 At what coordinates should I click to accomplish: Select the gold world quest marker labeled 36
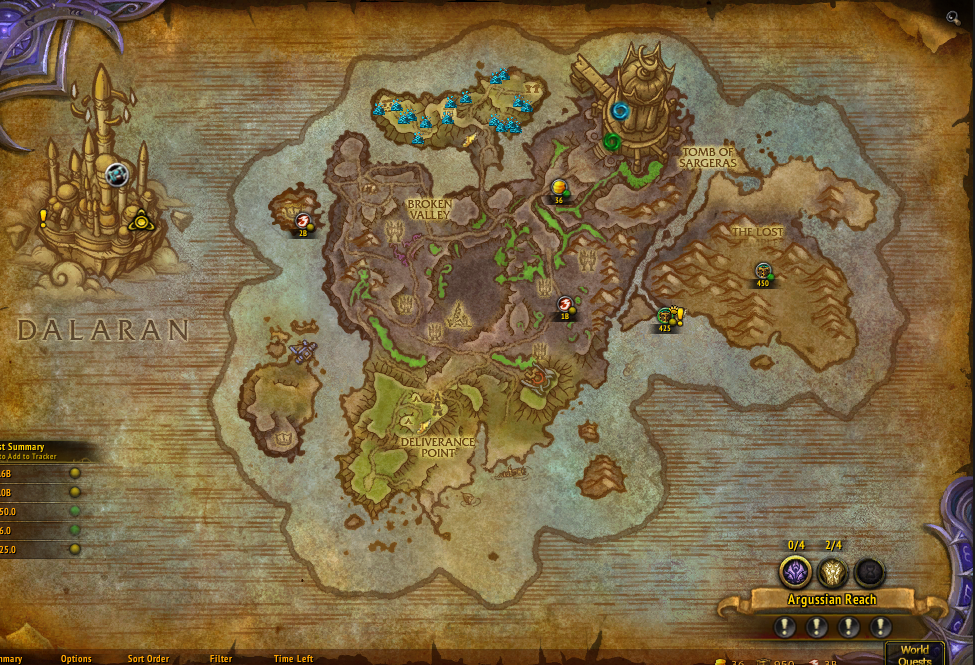[559, 188]
